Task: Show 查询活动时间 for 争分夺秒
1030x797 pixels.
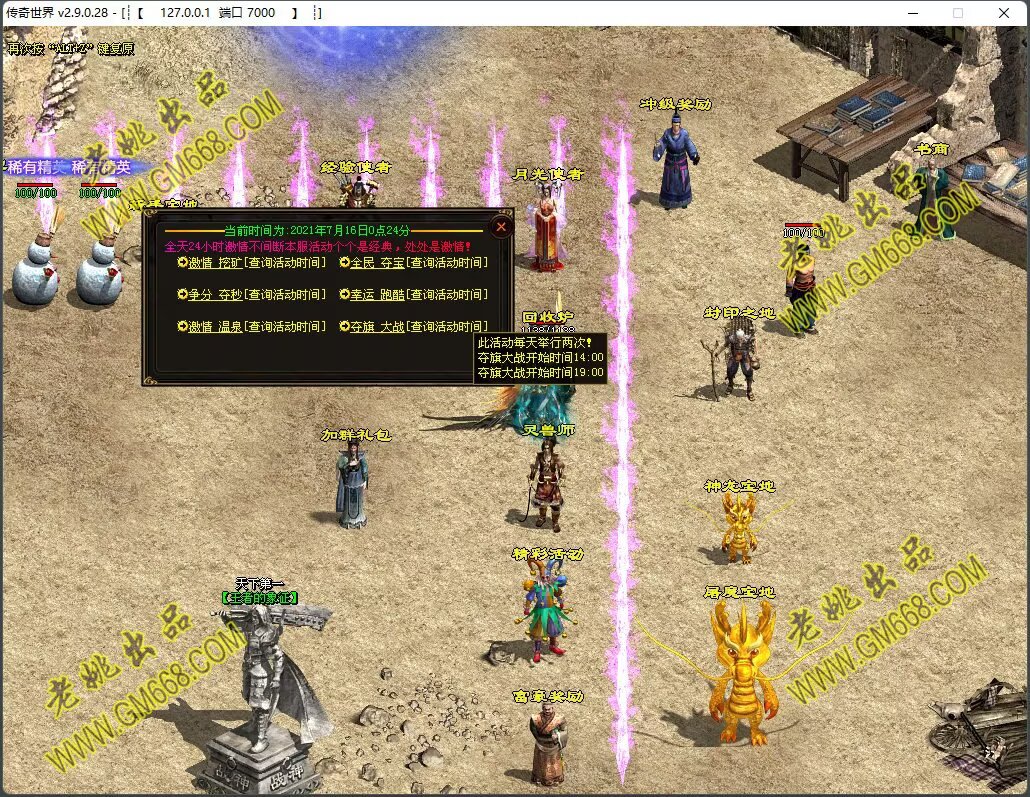Action: [285, 295]
